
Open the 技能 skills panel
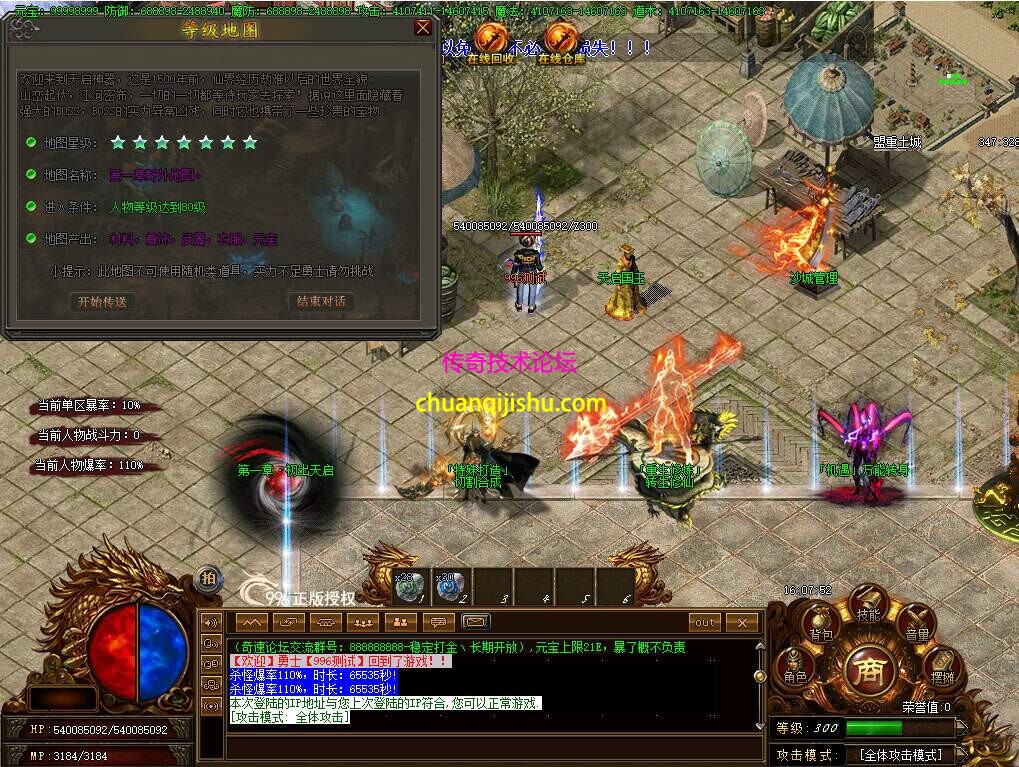pos(868,605)
